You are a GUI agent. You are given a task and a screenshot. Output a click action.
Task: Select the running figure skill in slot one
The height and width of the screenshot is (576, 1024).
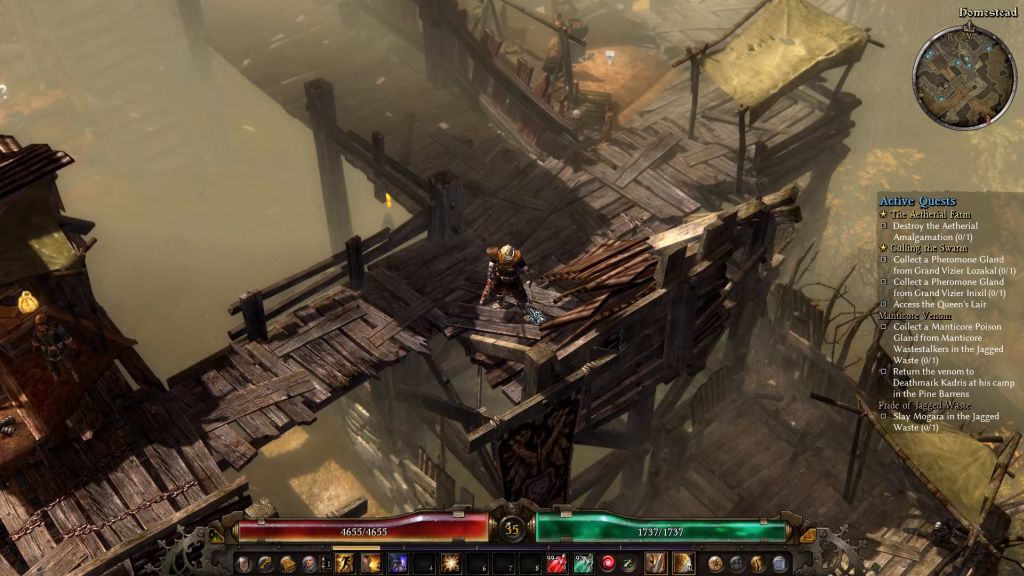(x=345, y=563)
